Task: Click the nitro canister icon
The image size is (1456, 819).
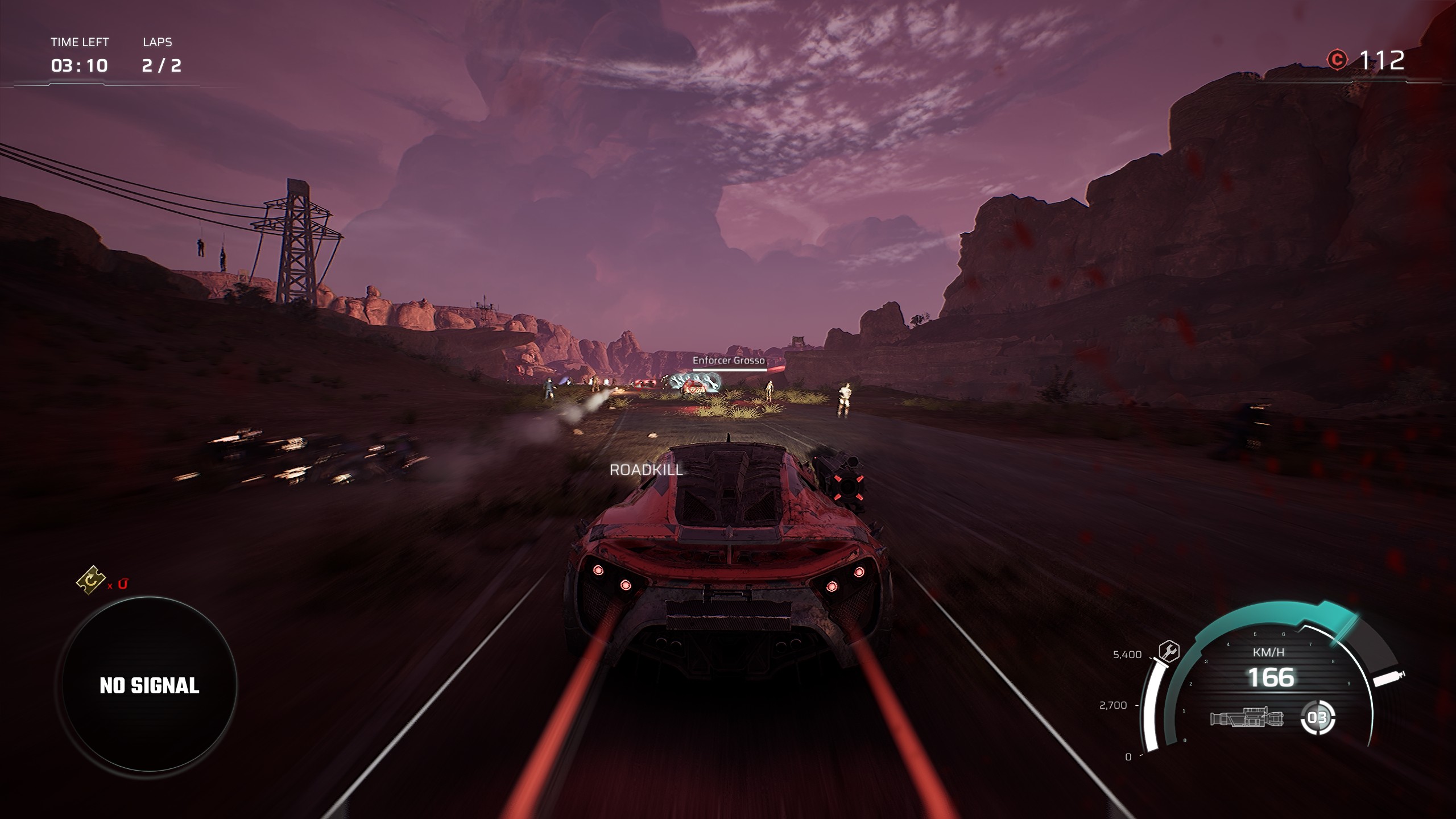Action: click(1389, 678)
